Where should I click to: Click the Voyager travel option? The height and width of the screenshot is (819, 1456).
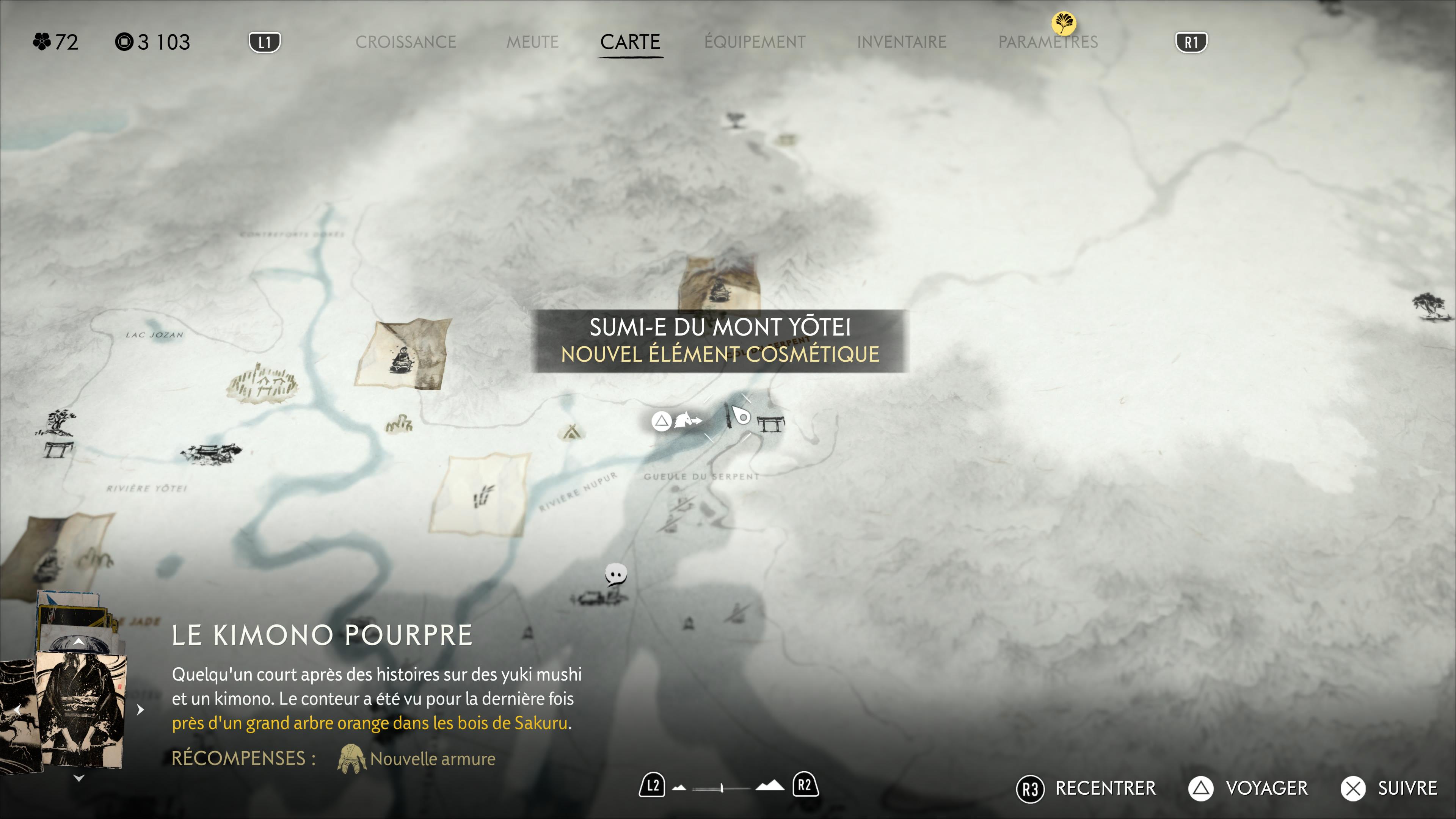pos(1248,788)
